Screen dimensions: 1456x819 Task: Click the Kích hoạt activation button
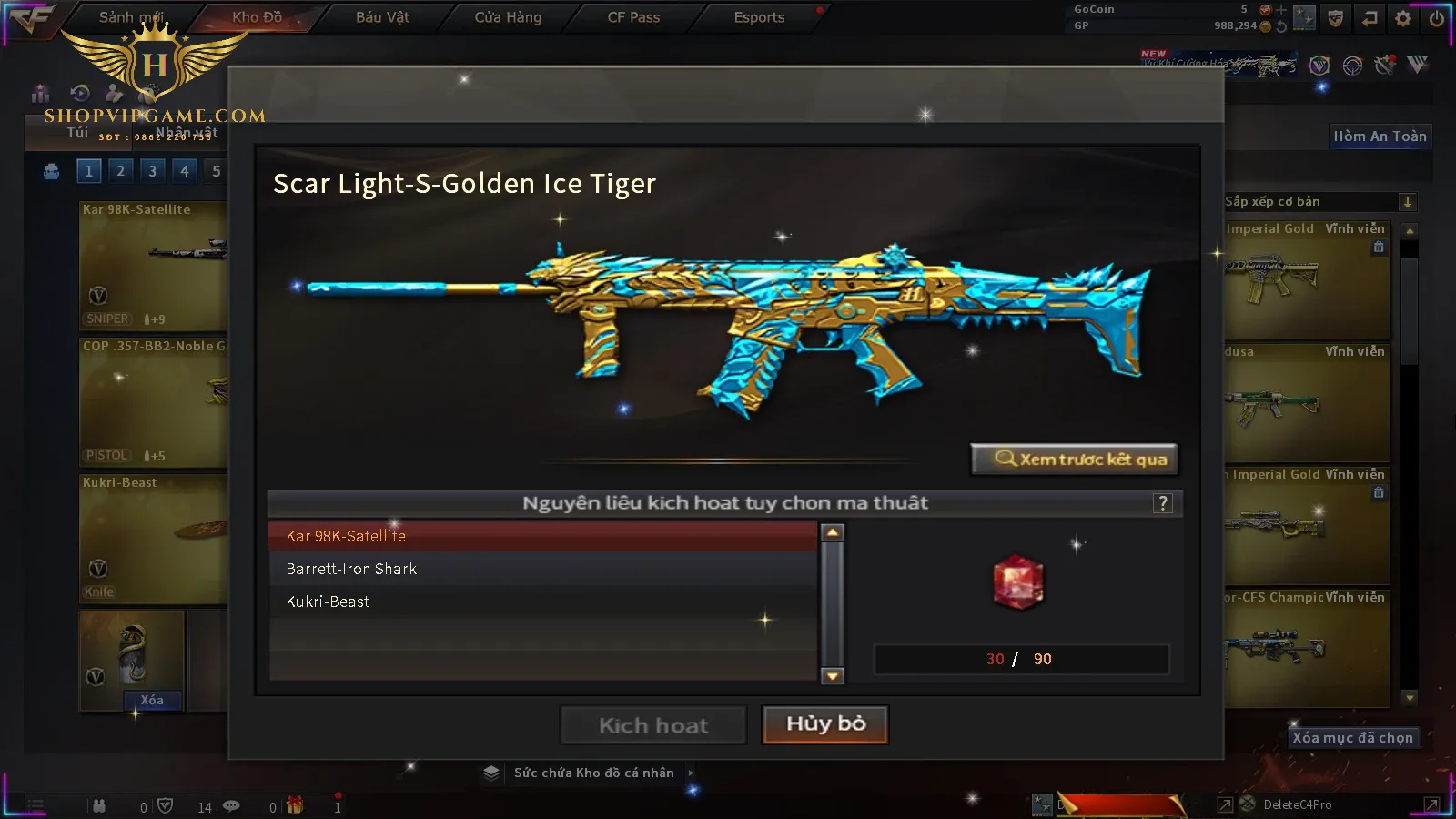coord(652,725)
